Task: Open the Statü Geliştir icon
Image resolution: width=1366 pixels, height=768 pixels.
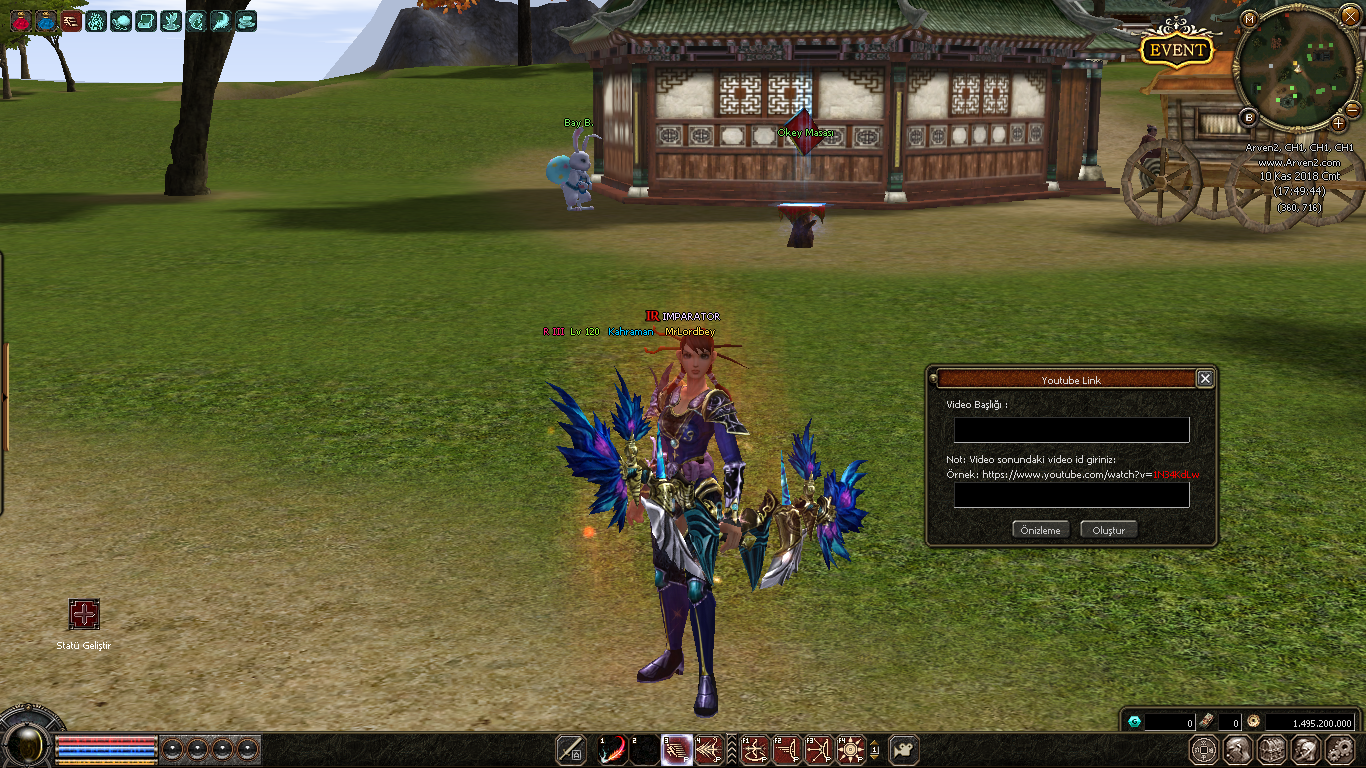Action: 84,614
